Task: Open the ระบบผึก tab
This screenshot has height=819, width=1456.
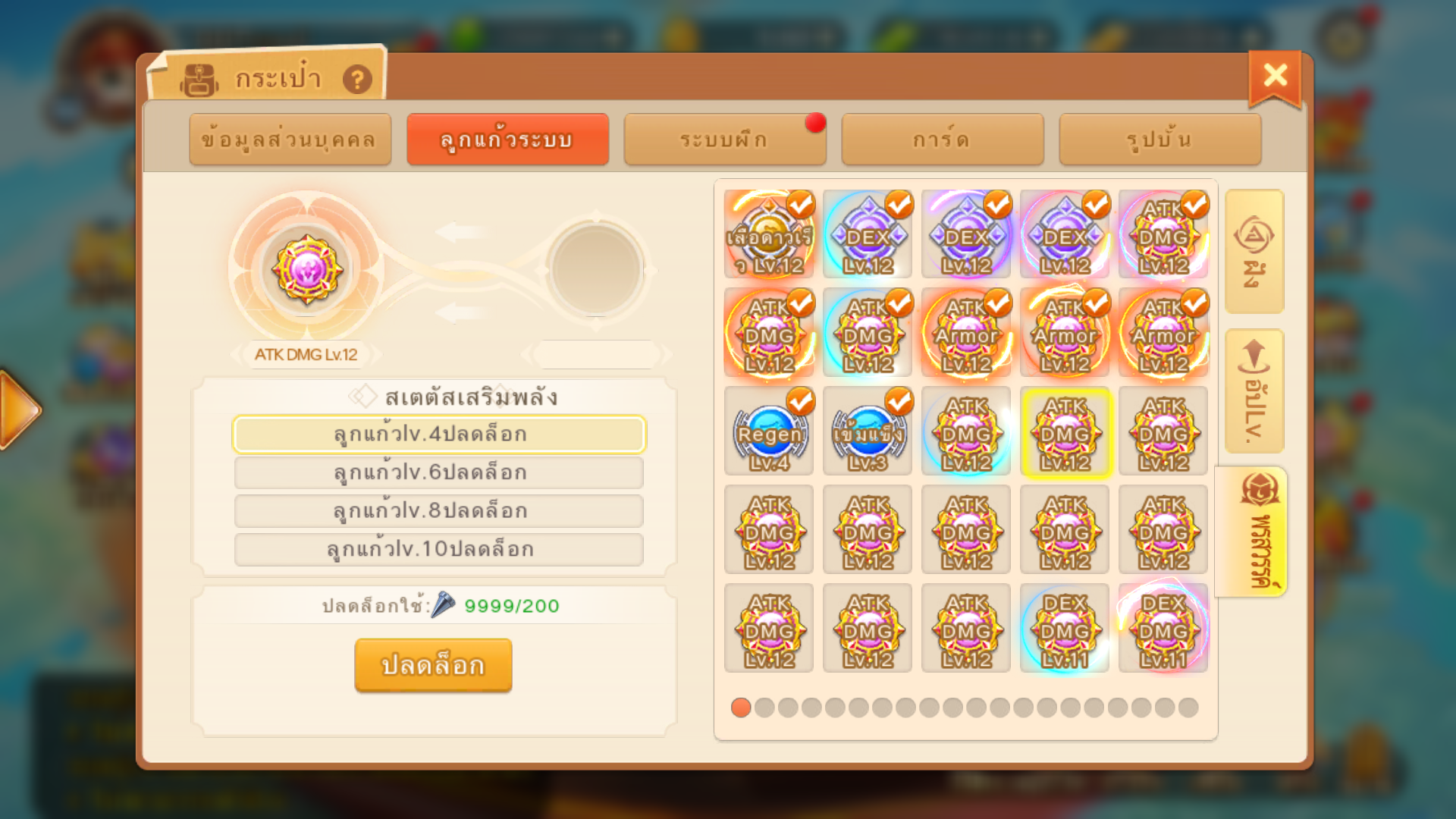Action: coord(724,140)
